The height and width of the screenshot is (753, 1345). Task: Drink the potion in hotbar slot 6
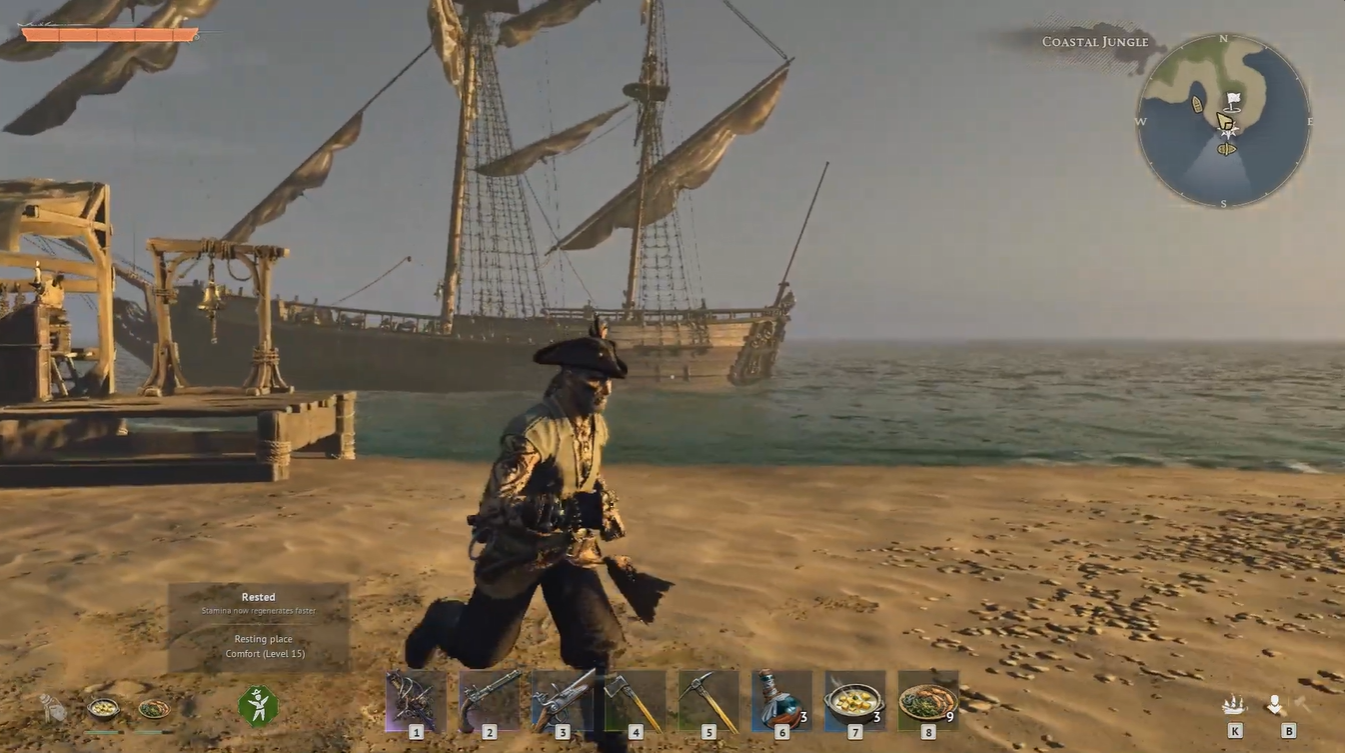(780, 697)
